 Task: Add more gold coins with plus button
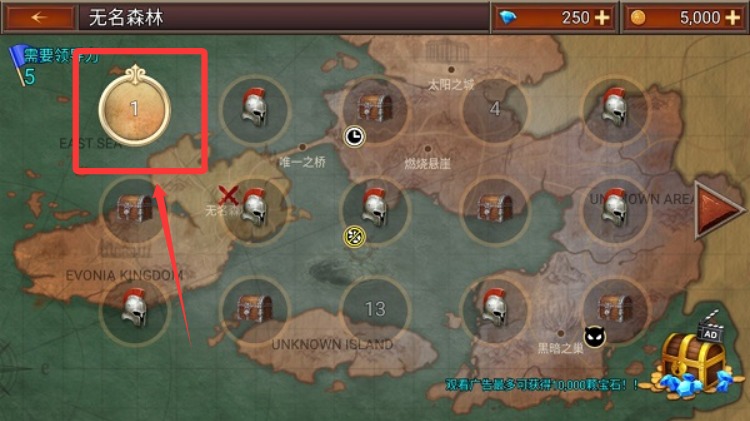(732, 18)
